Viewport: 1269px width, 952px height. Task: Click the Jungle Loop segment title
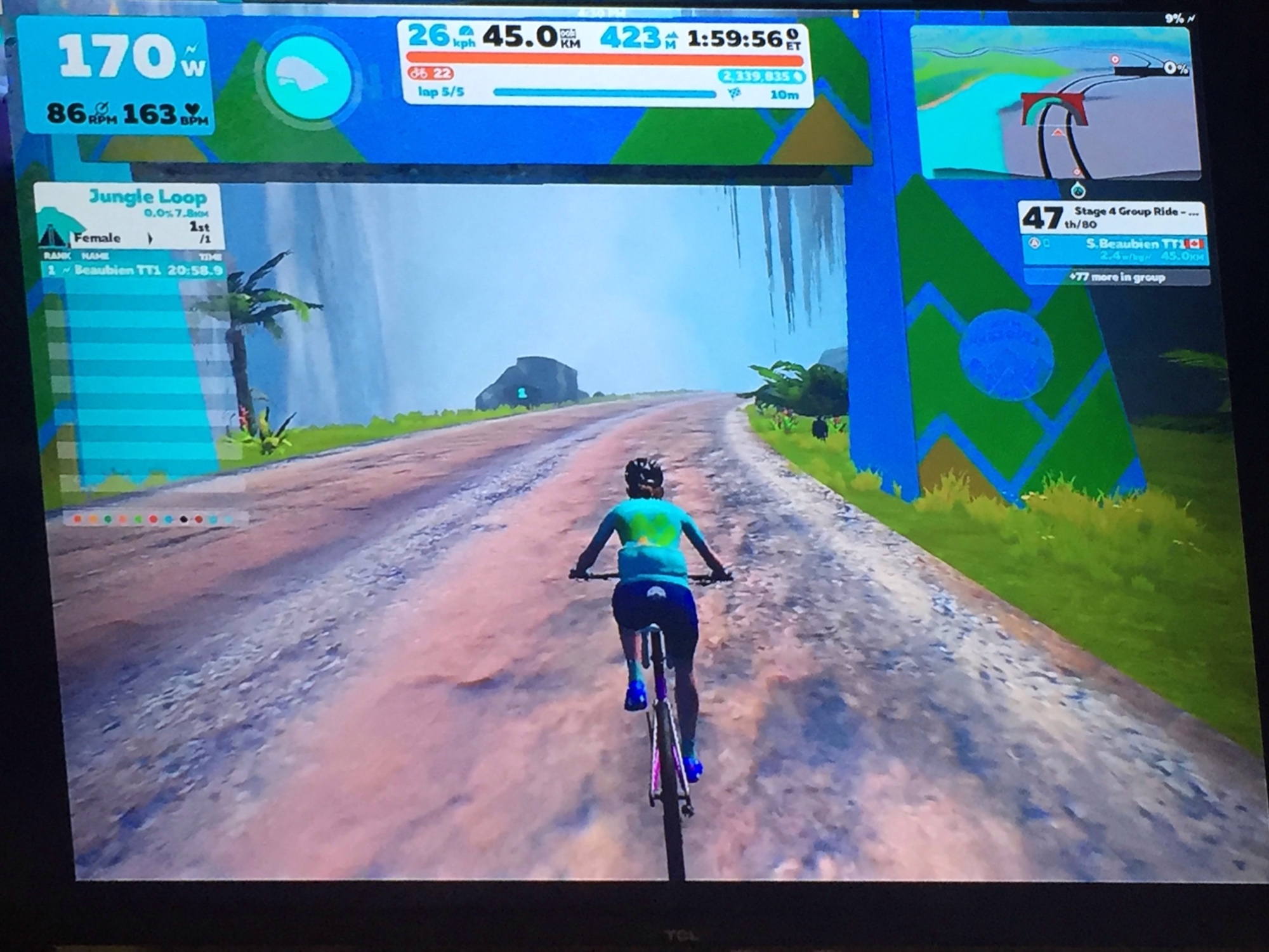[x=147, y=197]
